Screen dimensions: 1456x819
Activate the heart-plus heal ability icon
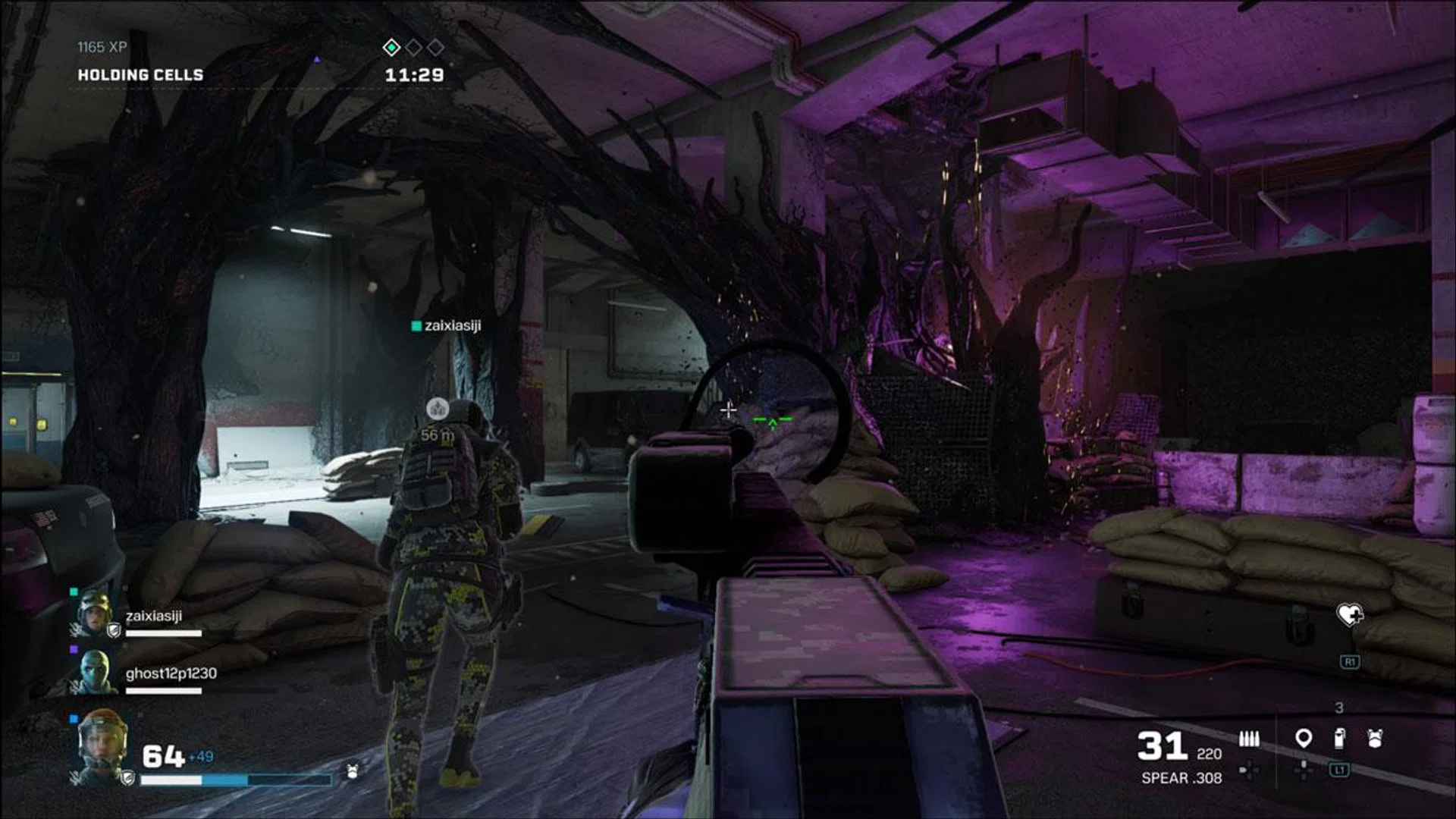(1349, 614)
